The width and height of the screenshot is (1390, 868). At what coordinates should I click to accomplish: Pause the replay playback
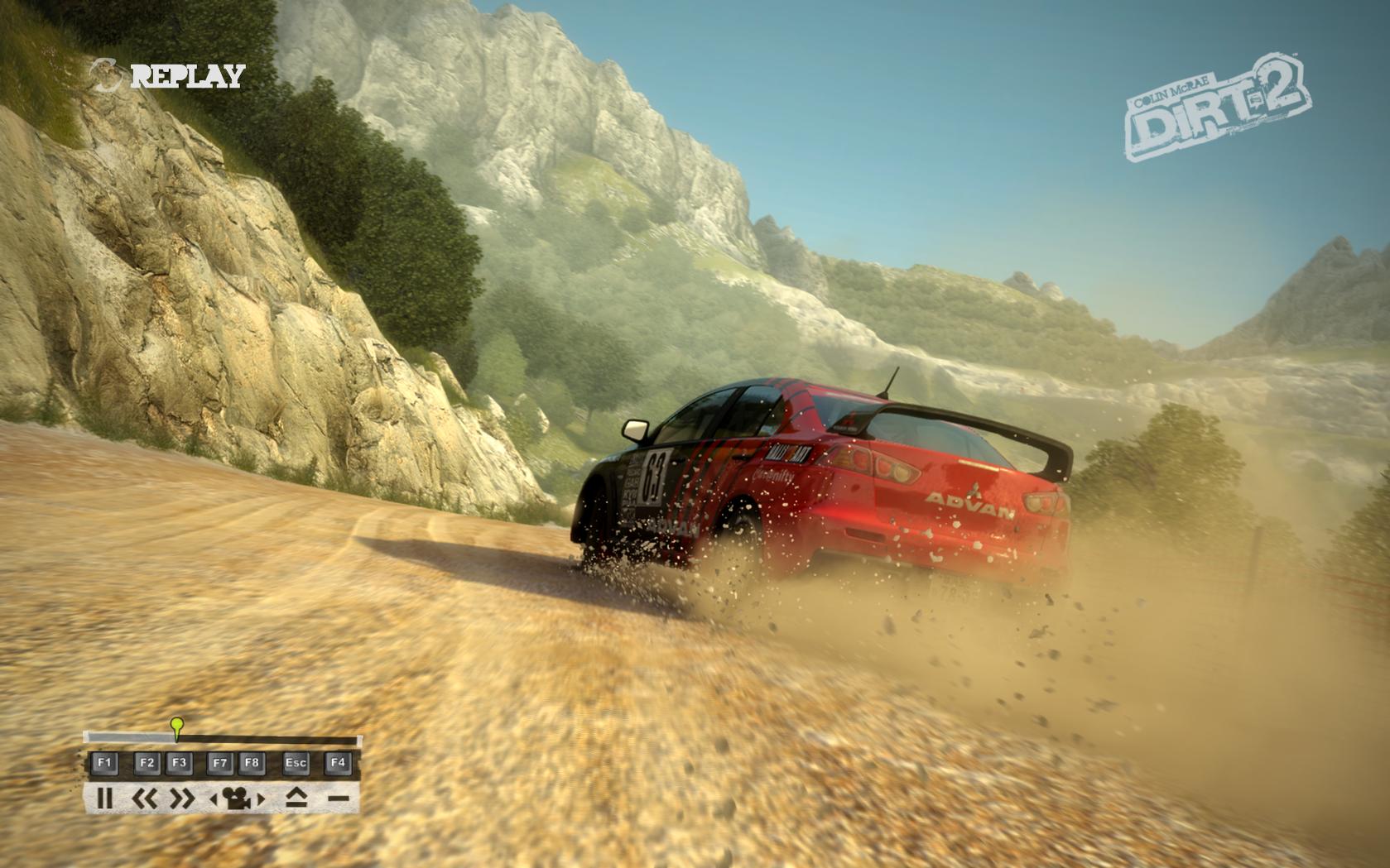tap(104, 798)
